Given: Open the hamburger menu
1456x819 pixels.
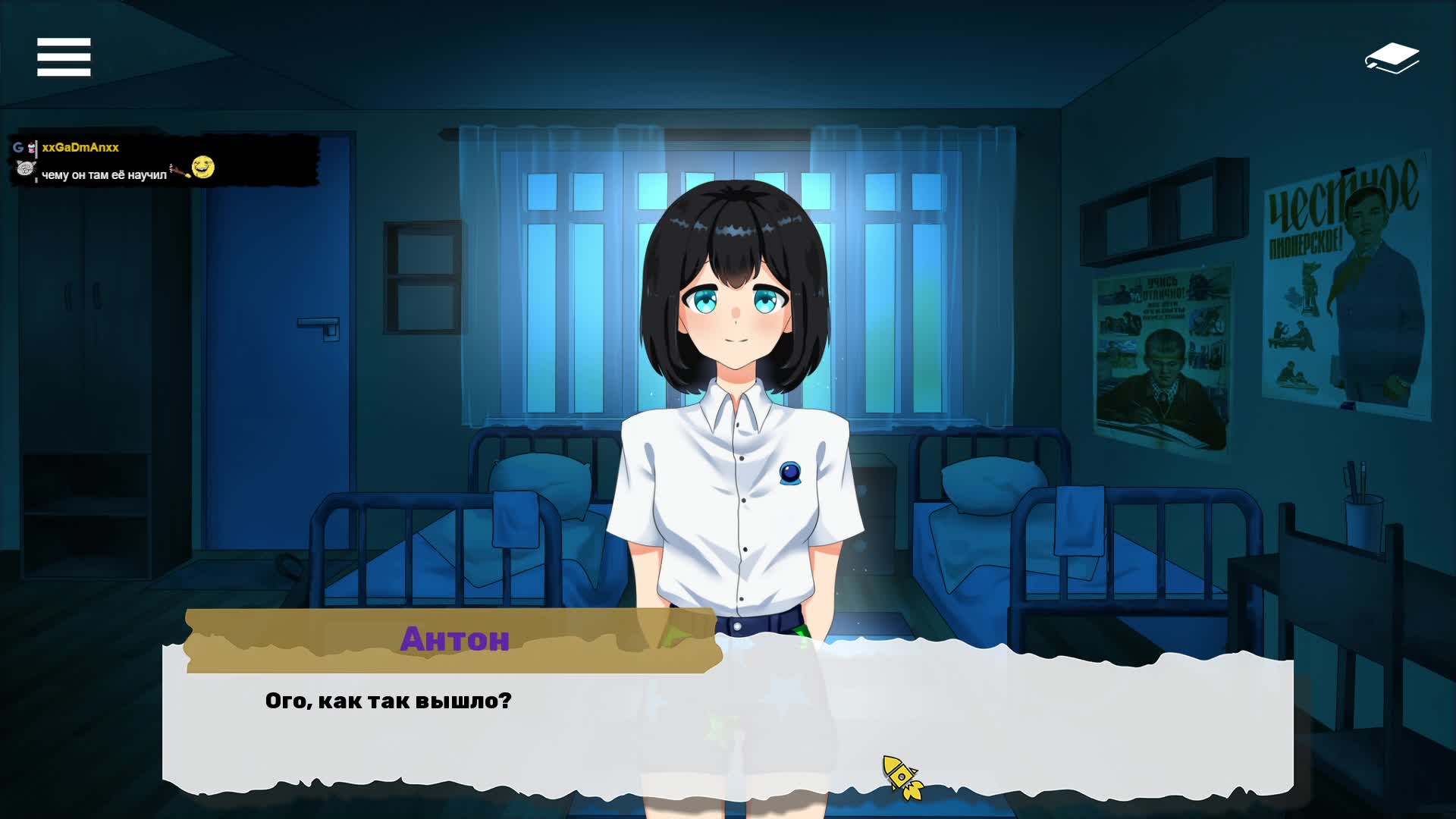Looking at the screenshot, I should click(x=64, y=57).
